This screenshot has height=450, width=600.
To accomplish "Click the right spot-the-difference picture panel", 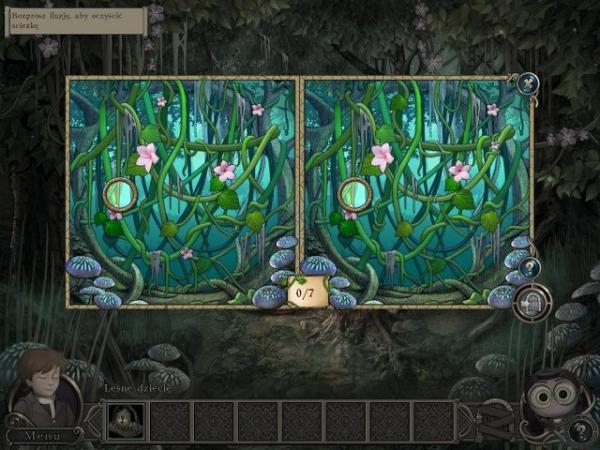I will click(x=416, y=191).
